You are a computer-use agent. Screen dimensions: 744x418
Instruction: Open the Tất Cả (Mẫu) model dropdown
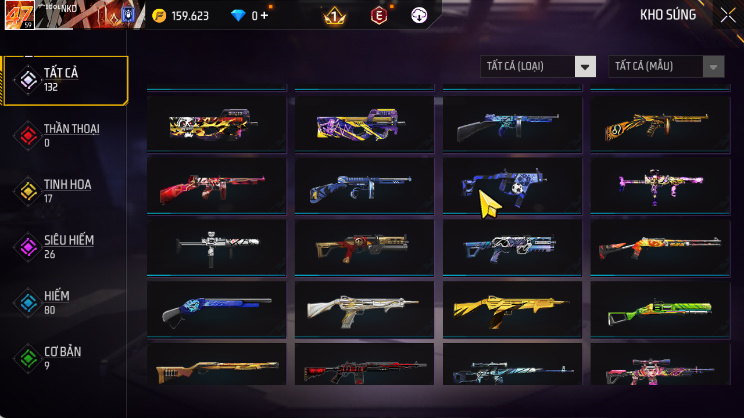pos(665,66)
